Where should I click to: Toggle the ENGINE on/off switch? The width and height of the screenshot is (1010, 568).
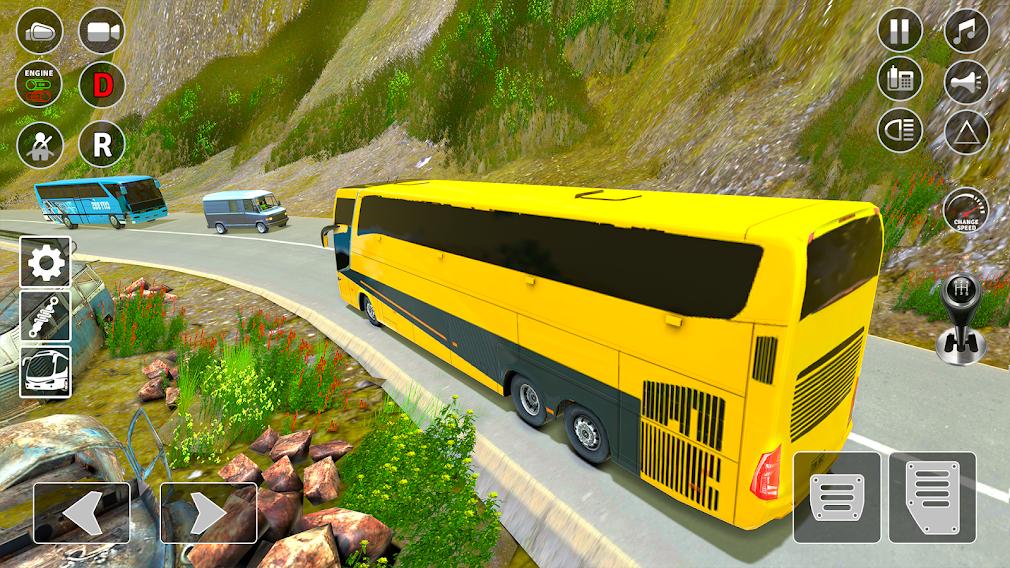click(40, 86)
